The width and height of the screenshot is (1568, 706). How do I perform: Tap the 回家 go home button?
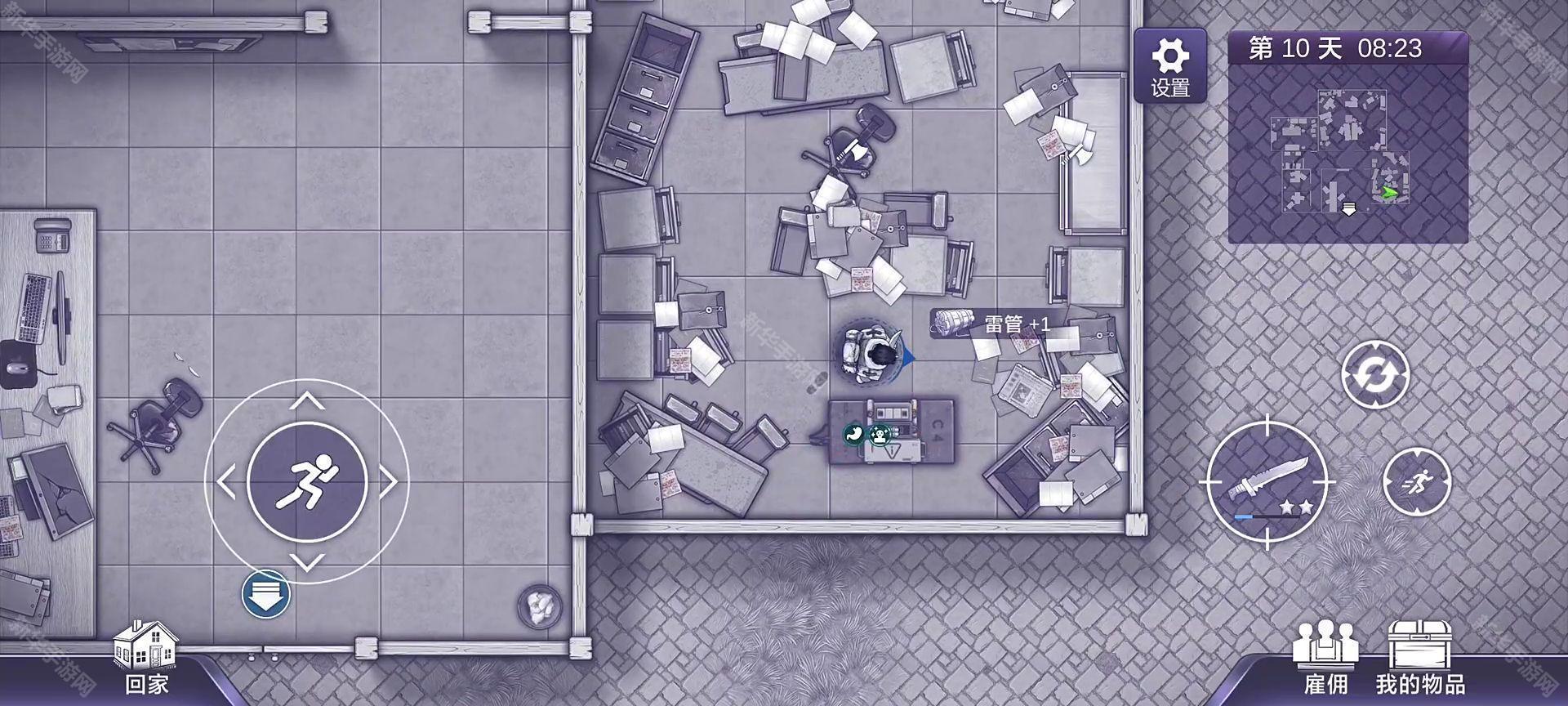pyautogui.click(x=145, y=658)
